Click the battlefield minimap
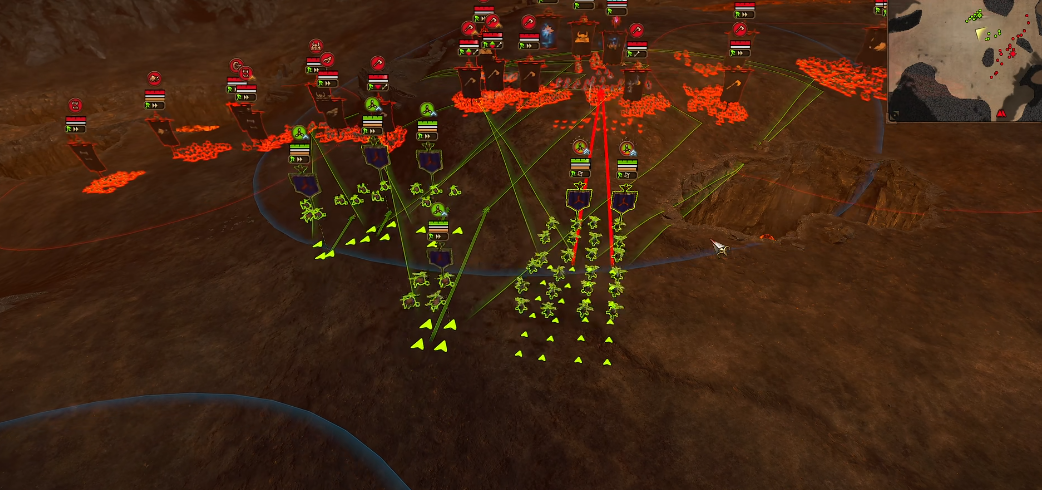 965,60
